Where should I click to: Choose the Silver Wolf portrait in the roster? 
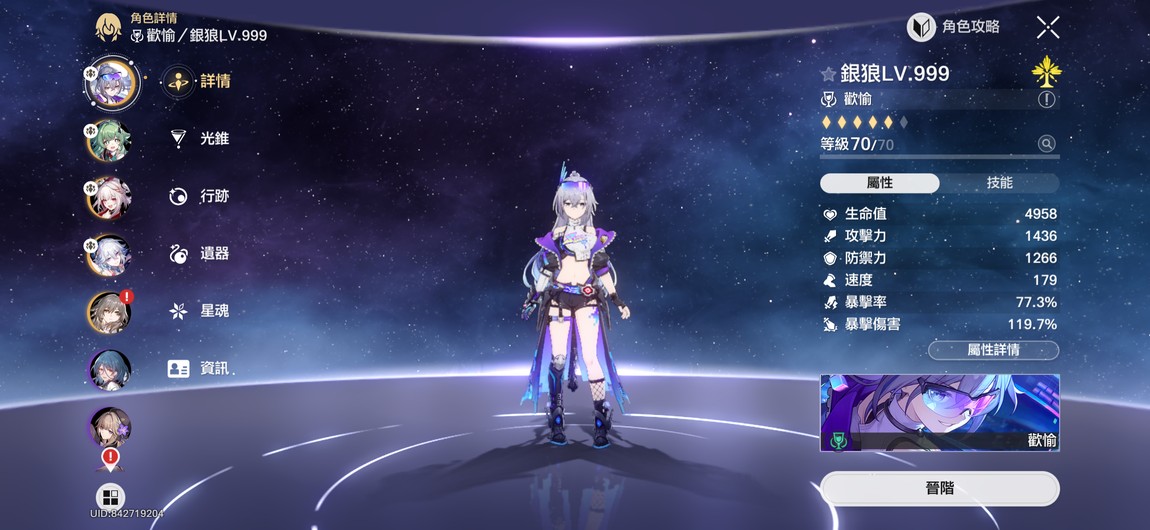[109, 83]
